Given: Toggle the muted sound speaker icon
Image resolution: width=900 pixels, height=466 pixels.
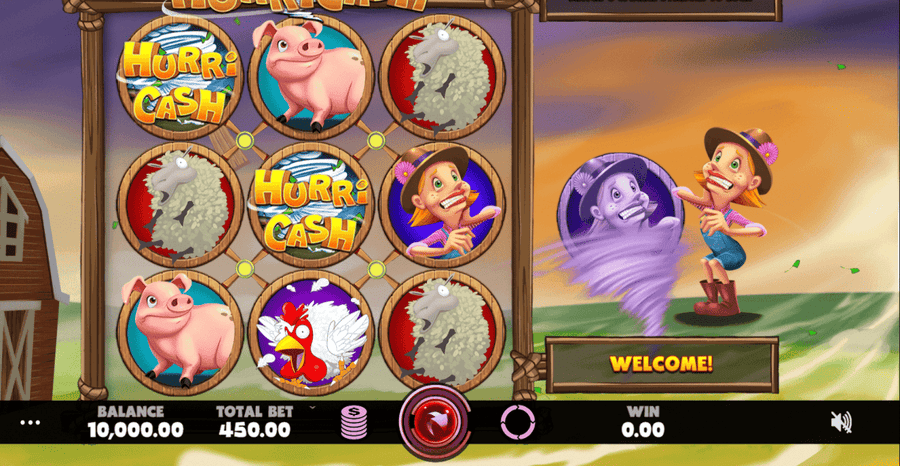Looking at the screenshot, I should point(841,422).
